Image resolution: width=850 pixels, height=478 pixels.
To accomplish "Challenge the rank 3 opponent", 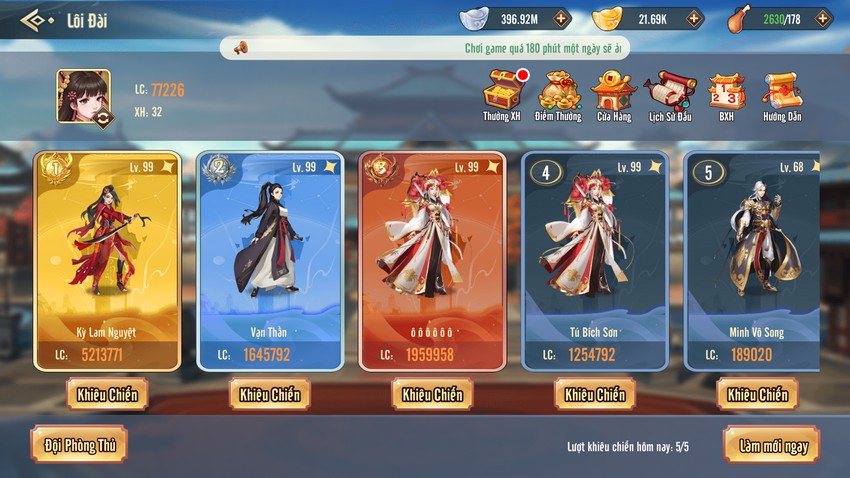I will (432, 394).
